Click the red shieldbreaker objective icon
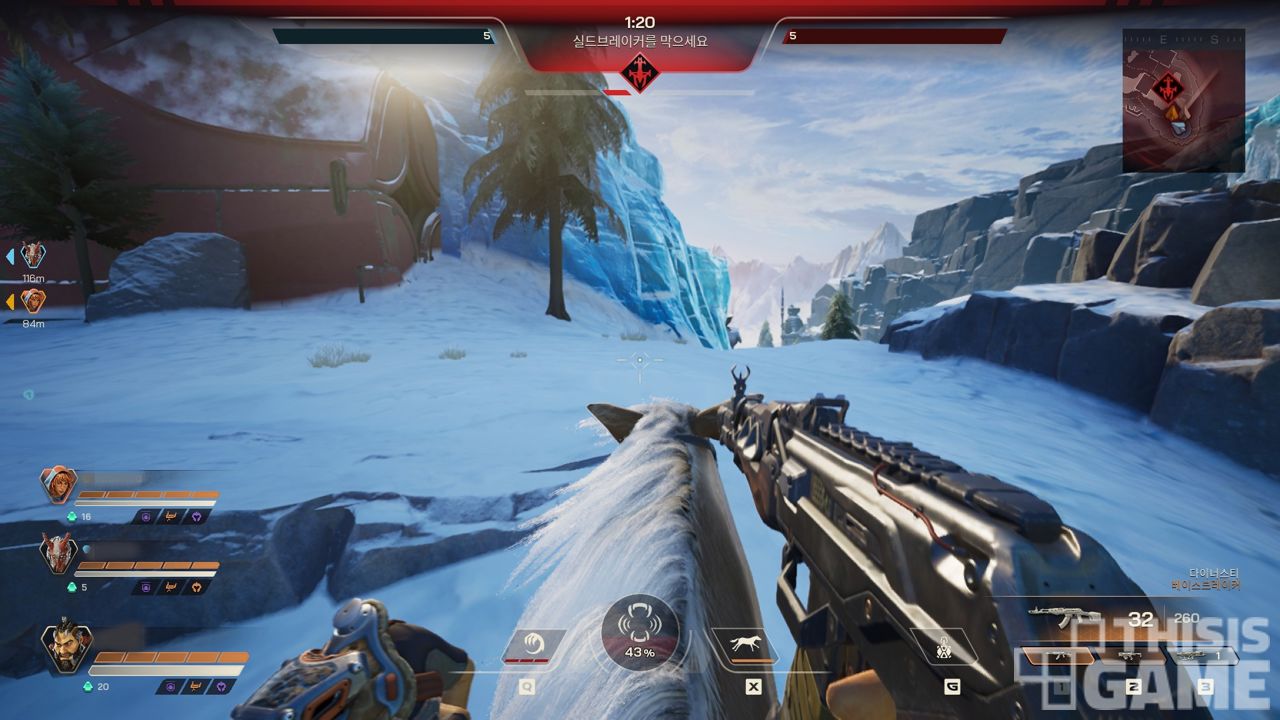1280x720 pixels. pos(639,73)
